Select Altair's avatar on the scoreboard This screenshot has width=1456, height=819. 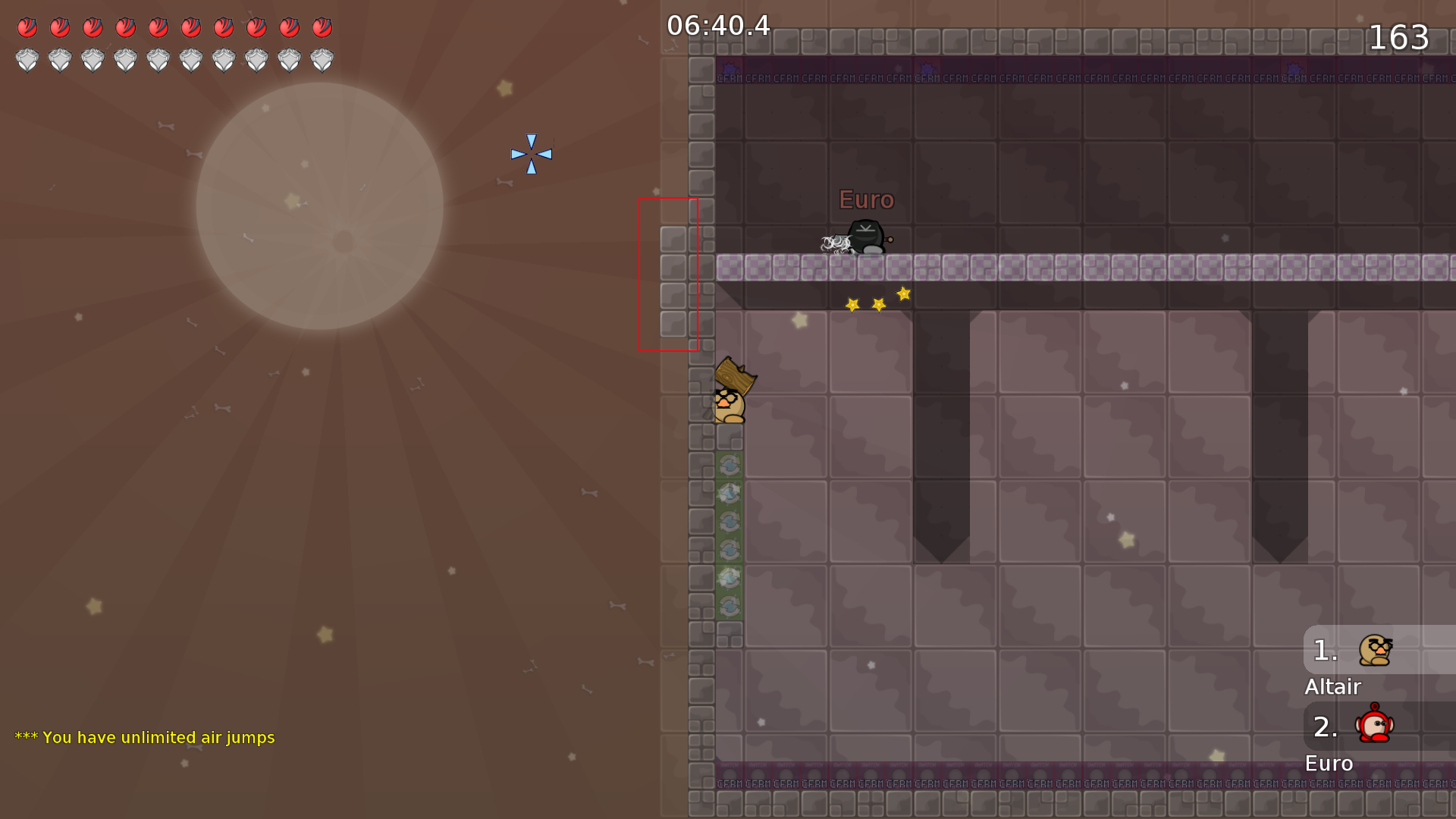click(1374, 651)
